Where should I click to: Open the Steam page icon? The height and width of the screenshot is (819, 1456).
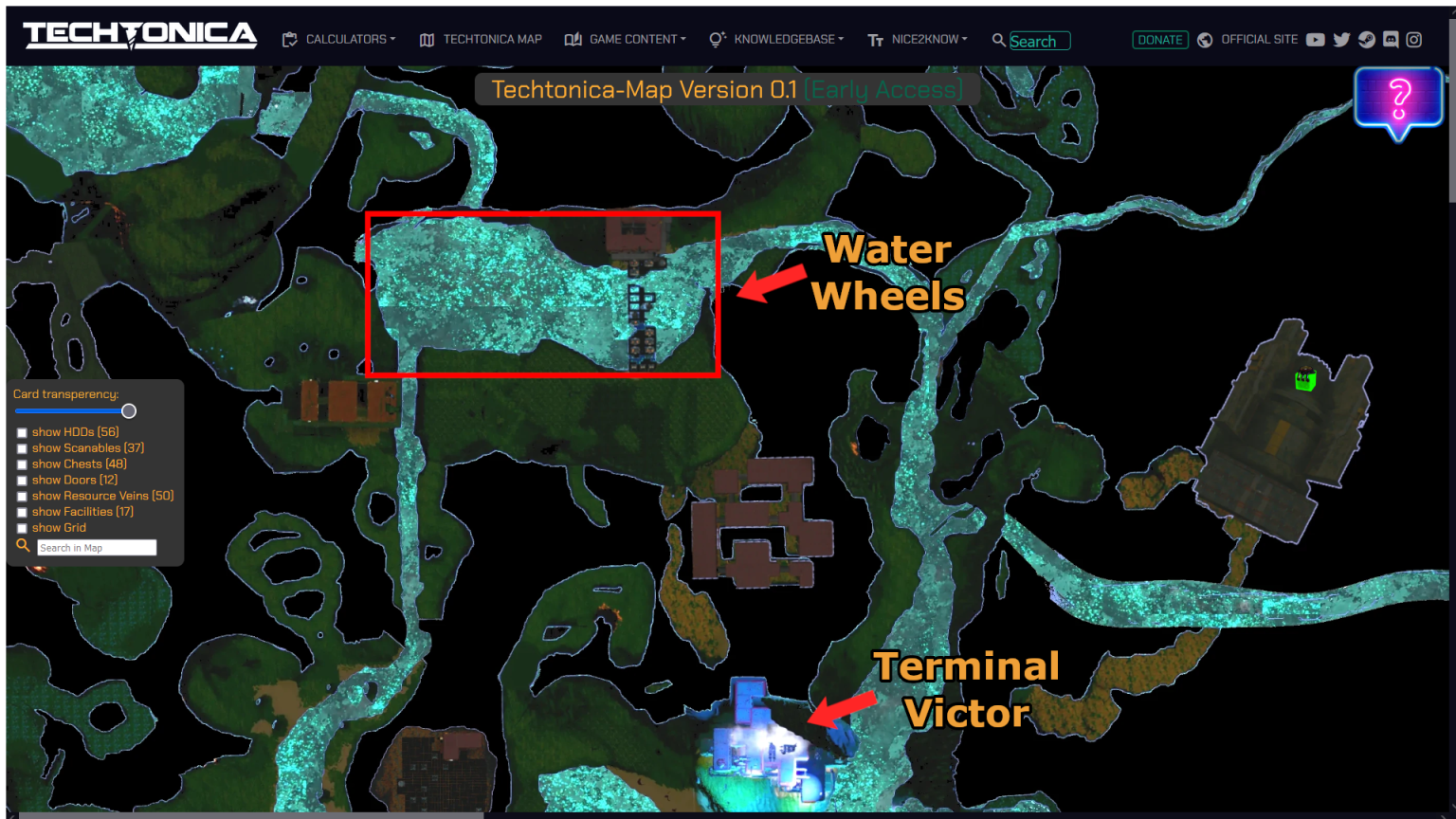1366,40
